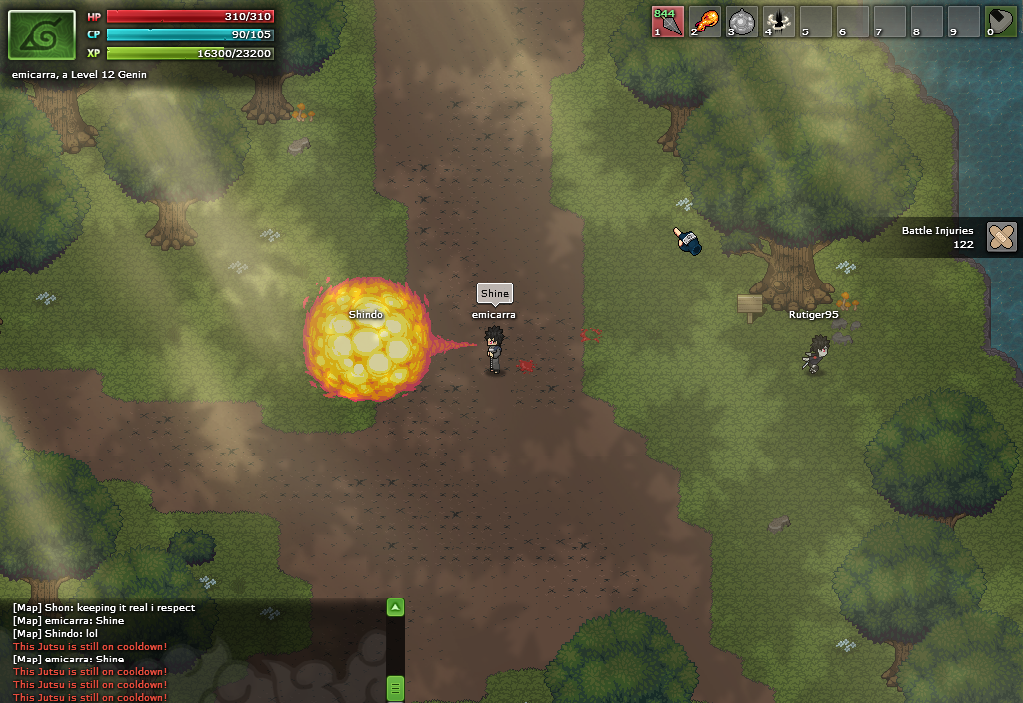Activate the fireball jutsu in slot 2

705,21
